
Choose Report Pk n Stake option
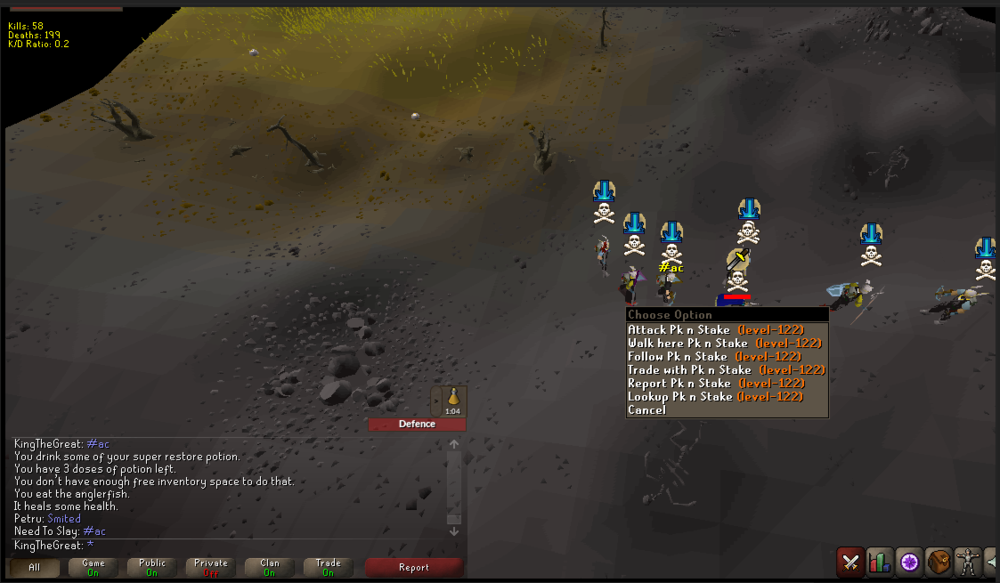click(x=716, y=383)
